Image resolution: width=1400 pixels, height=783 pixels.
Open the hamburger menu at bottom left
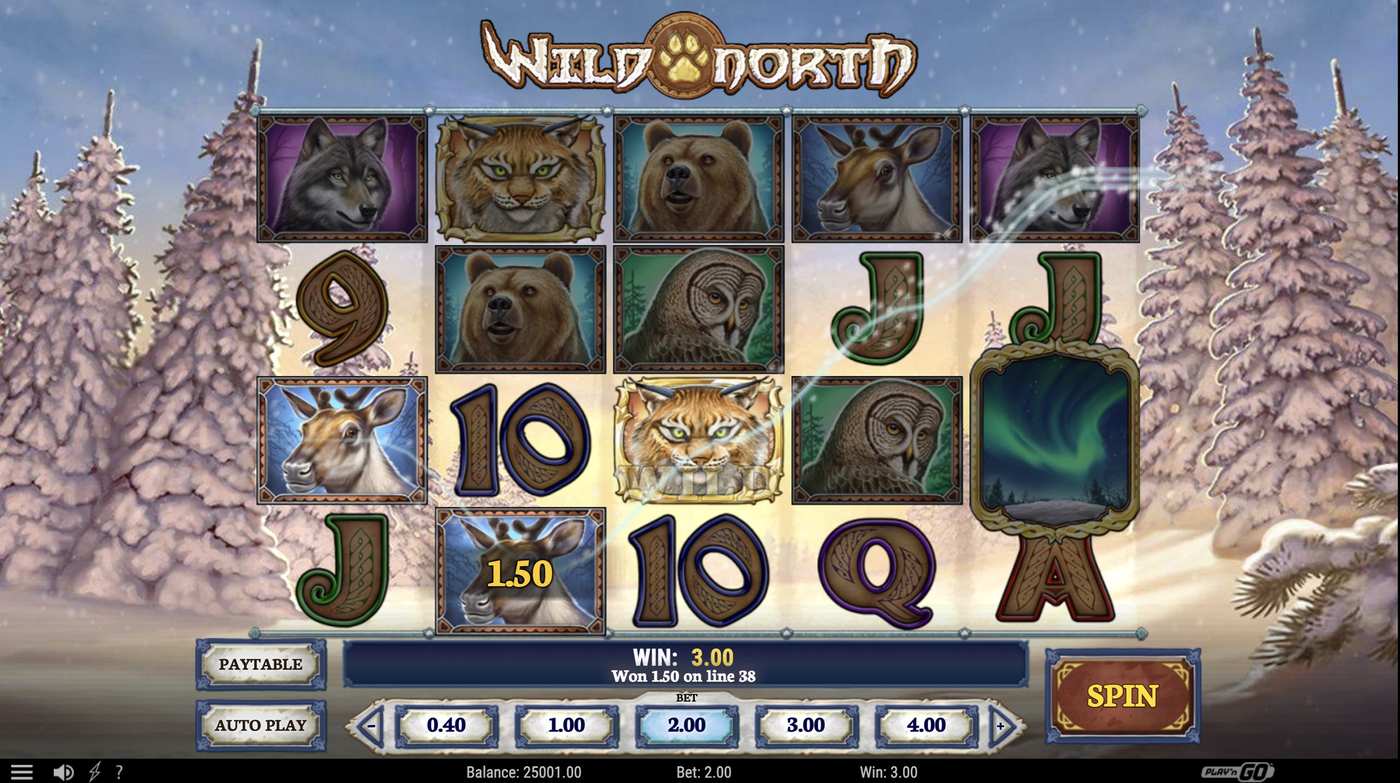[x=21, y=771]
